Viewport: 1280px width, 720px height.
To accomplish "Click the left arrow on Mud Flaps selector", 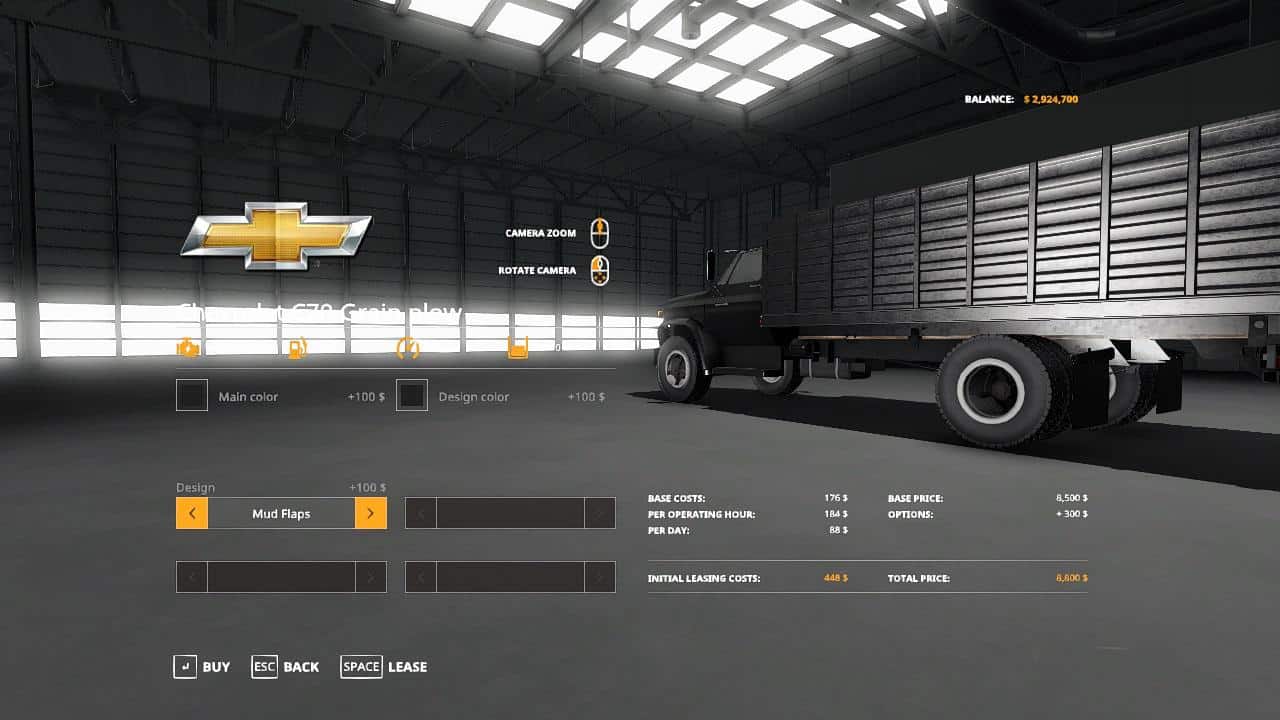I will pos(192,512).
